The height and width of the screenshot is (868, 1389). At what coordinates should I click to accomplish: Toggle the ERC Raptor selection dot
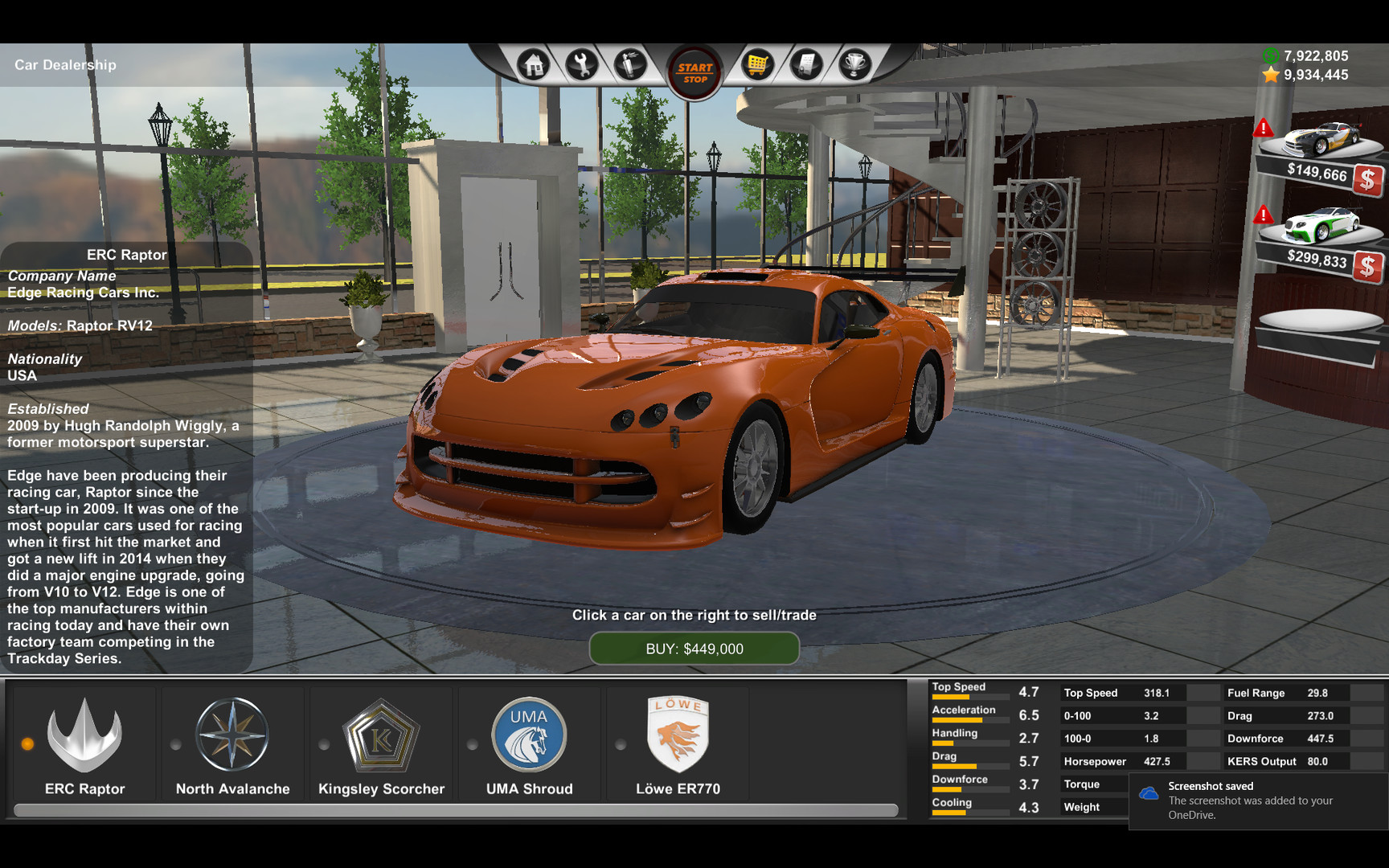tap(29, 743)
